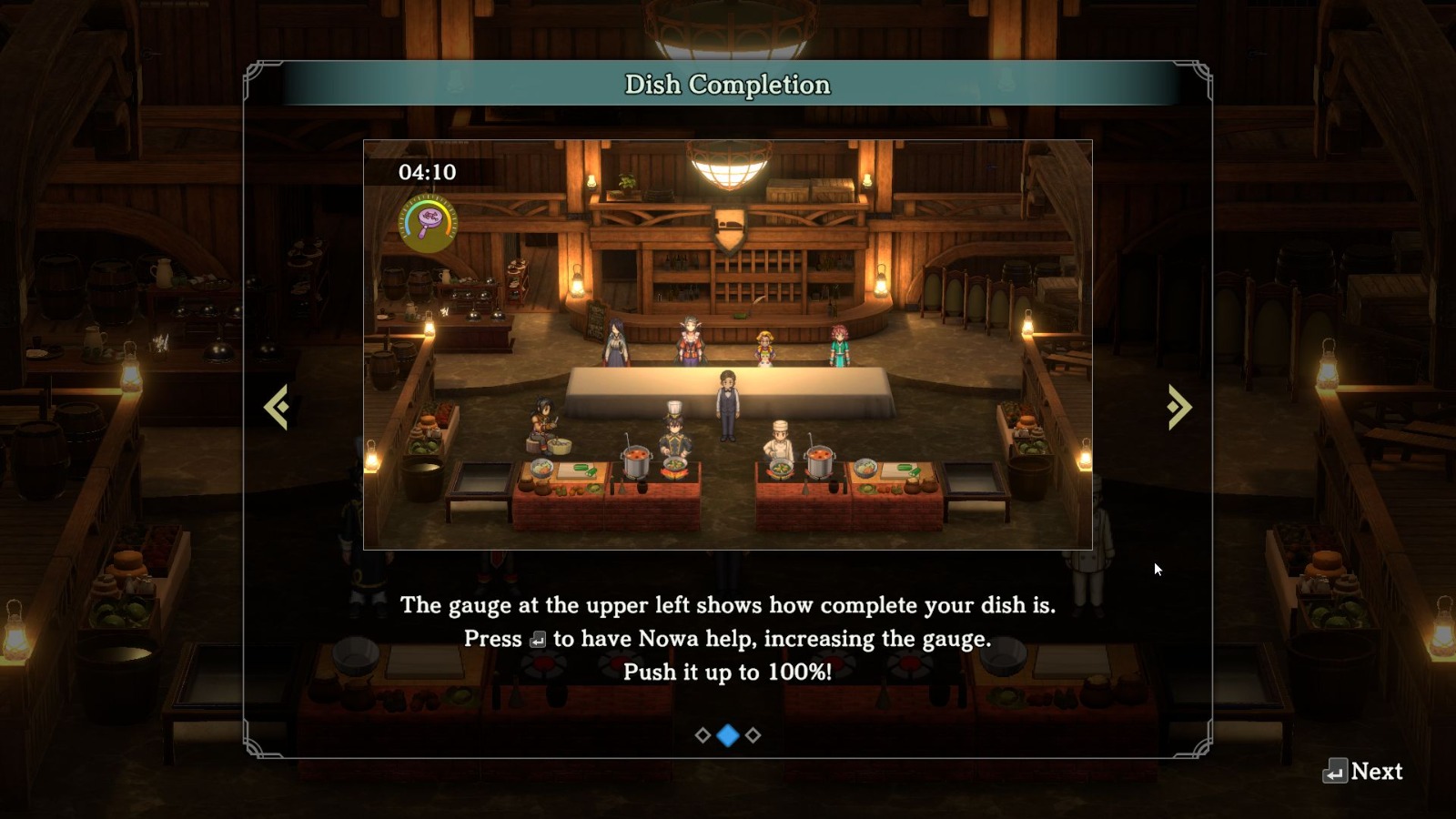Click the leftmost page indicator diamond
The image size is (1456, 819).
click(703, 733)
